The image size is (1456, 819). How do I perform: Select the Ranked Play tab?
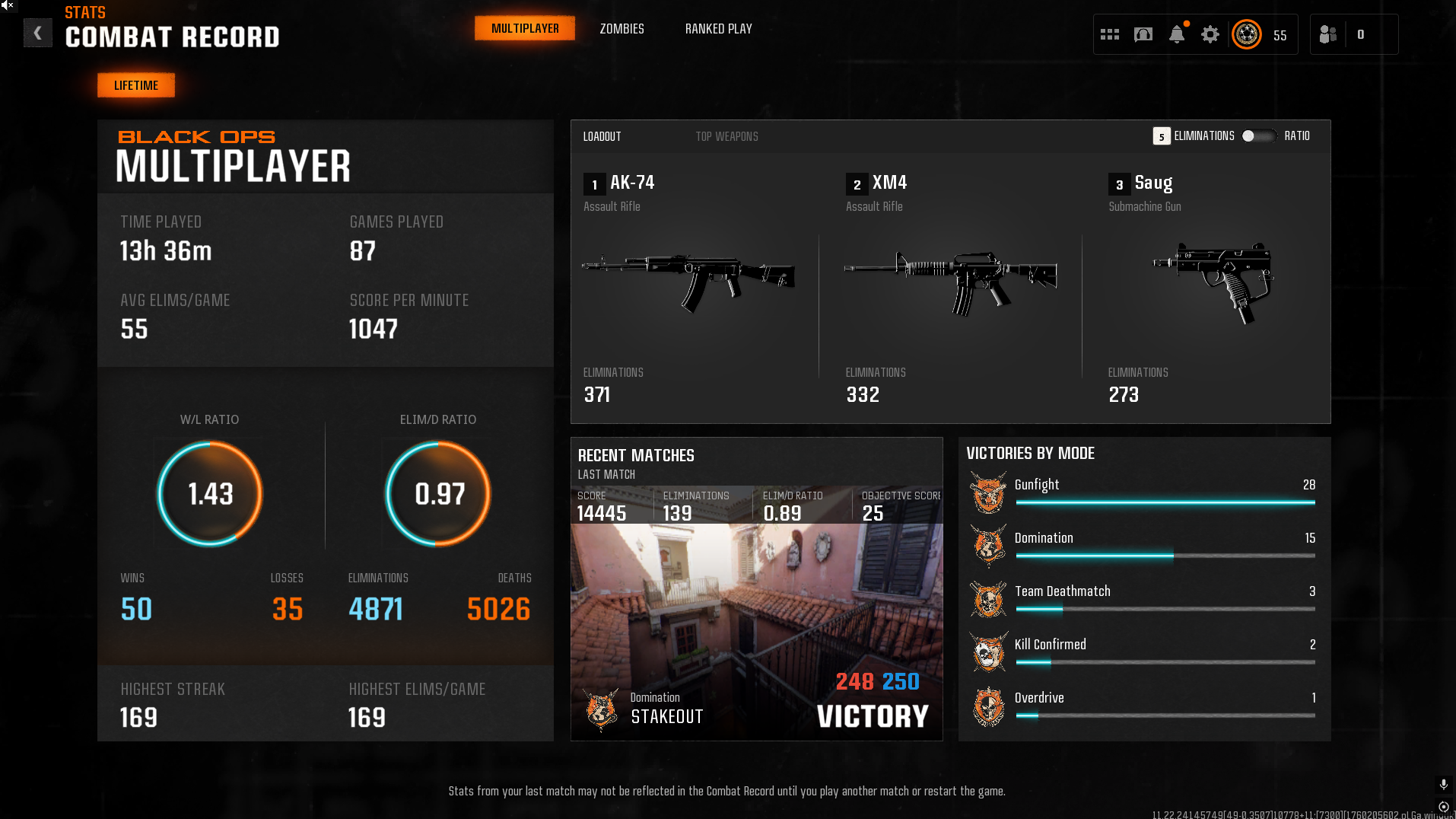718,29
